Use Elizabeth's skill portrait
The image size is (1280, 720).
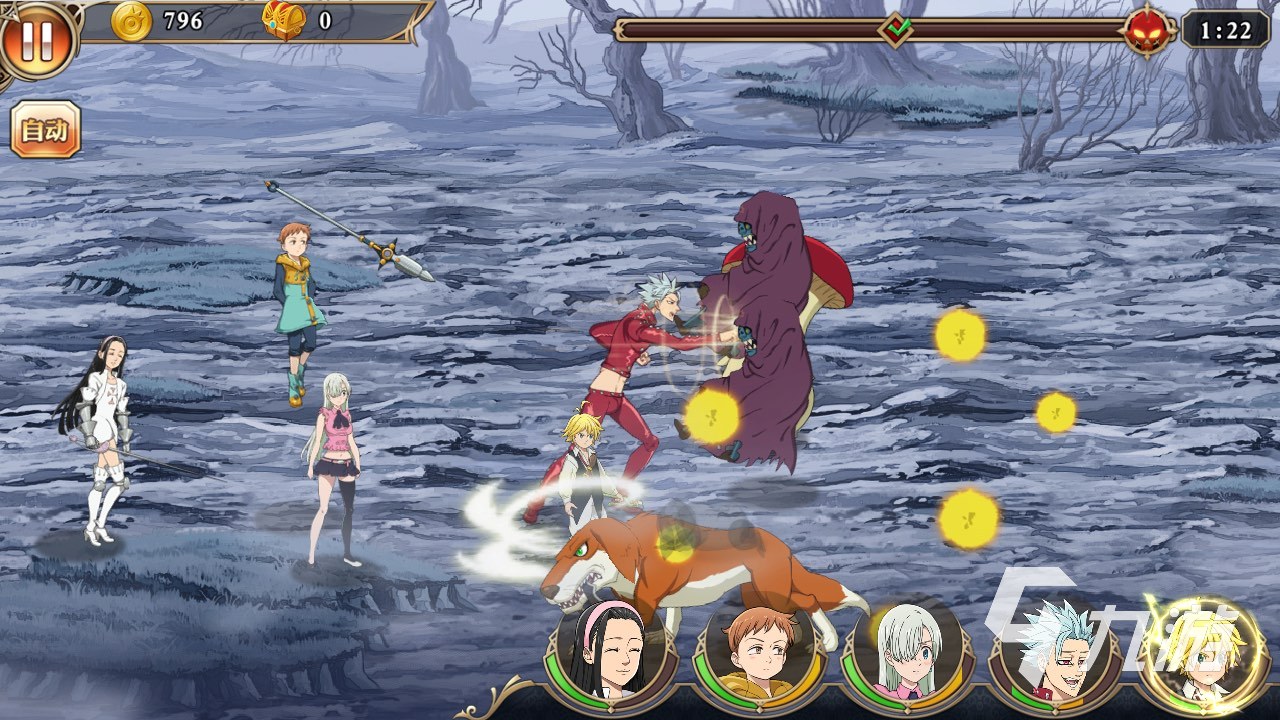click(906, 651)
